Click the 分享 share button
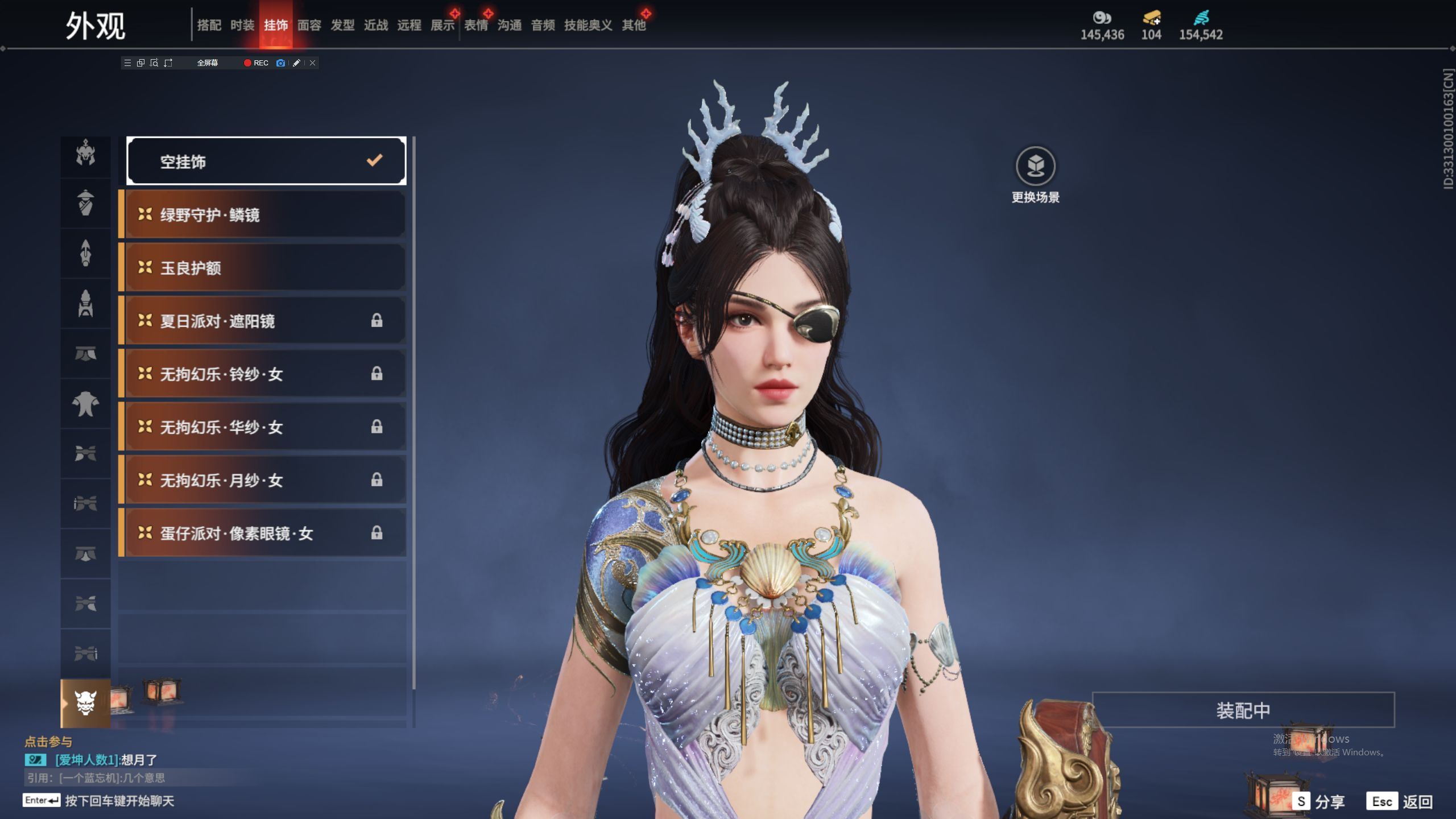Image resolution: width=1456 pixels, height=819 pixels. 1318,802
